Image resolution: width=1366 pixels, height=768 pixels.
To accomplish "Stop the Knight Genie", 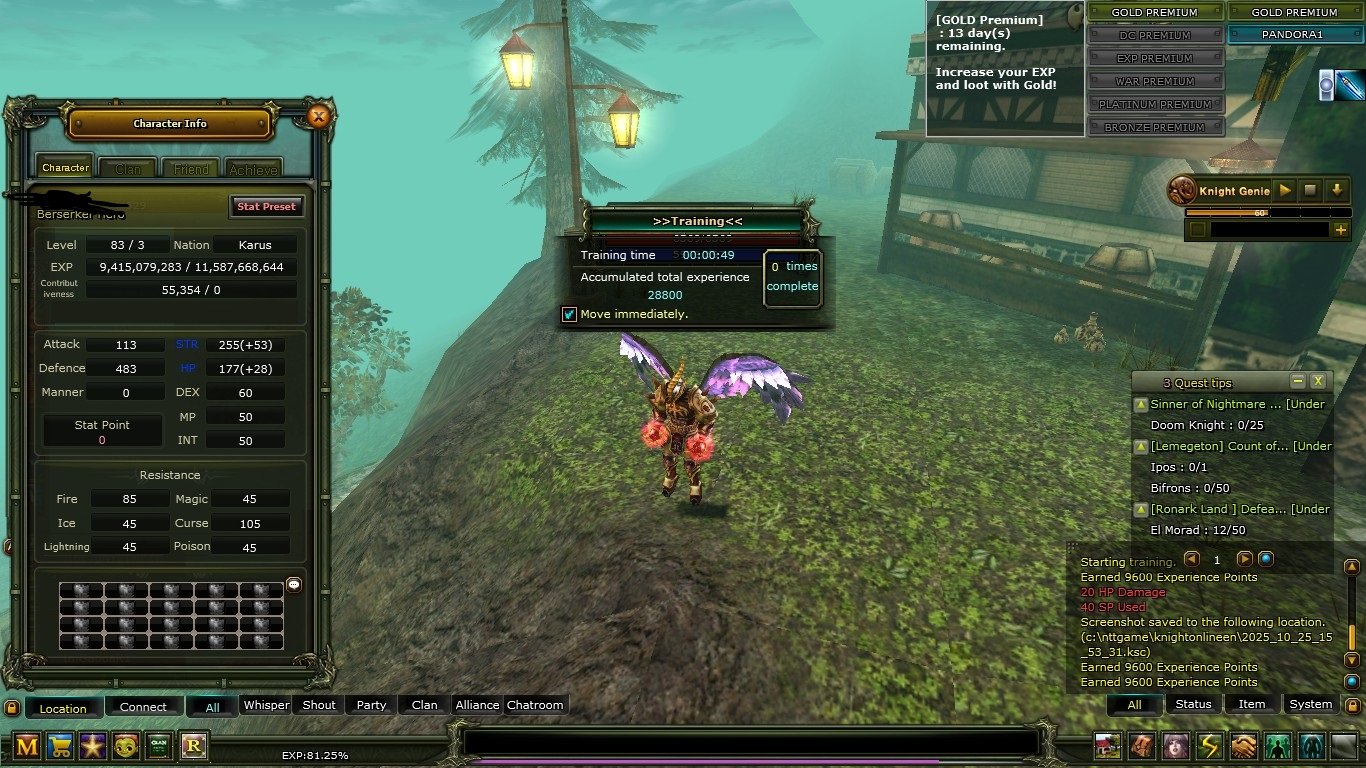I will (1310, 190).
